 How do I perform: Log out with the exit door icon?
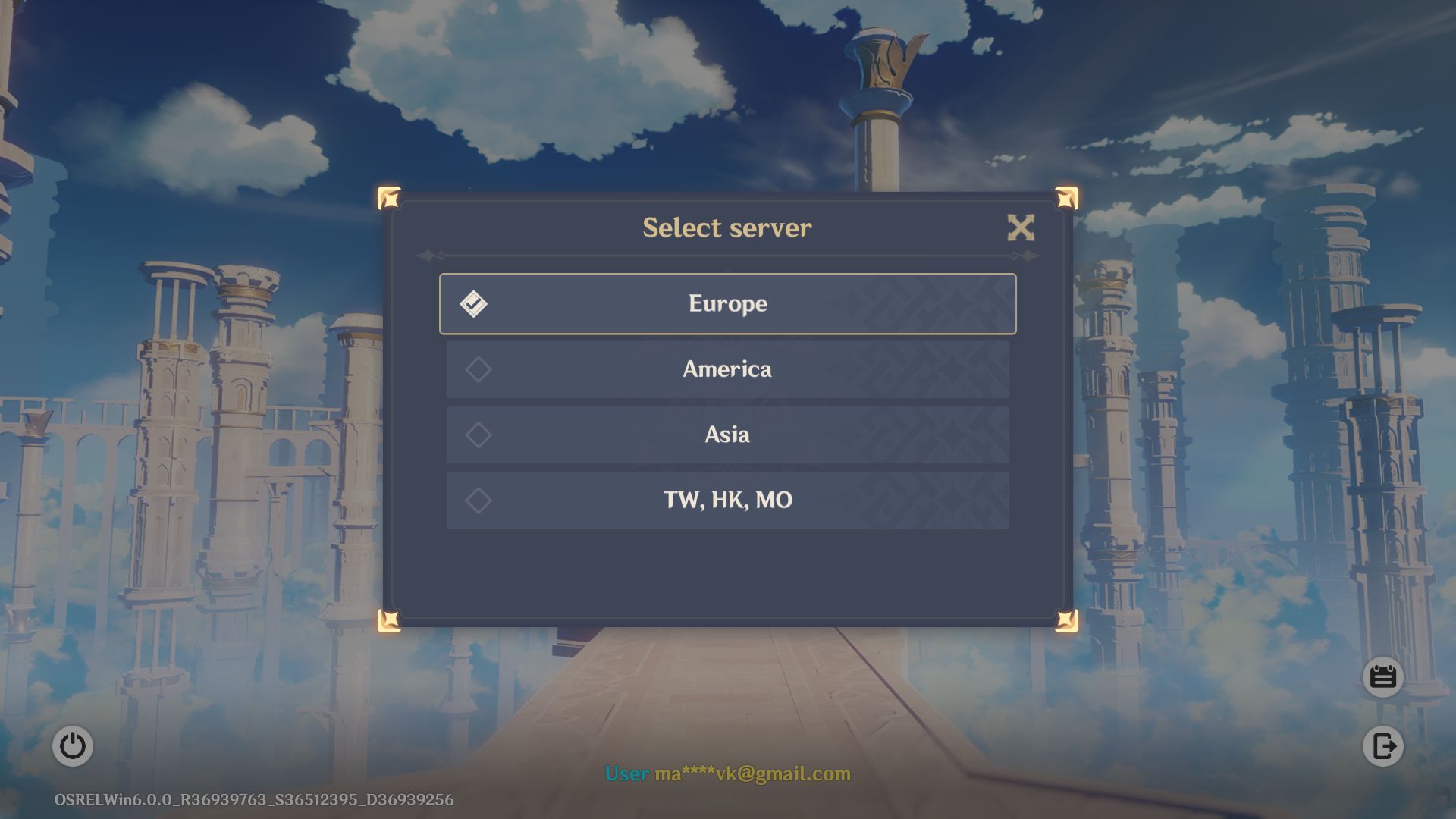click(x=1382, y=746)
